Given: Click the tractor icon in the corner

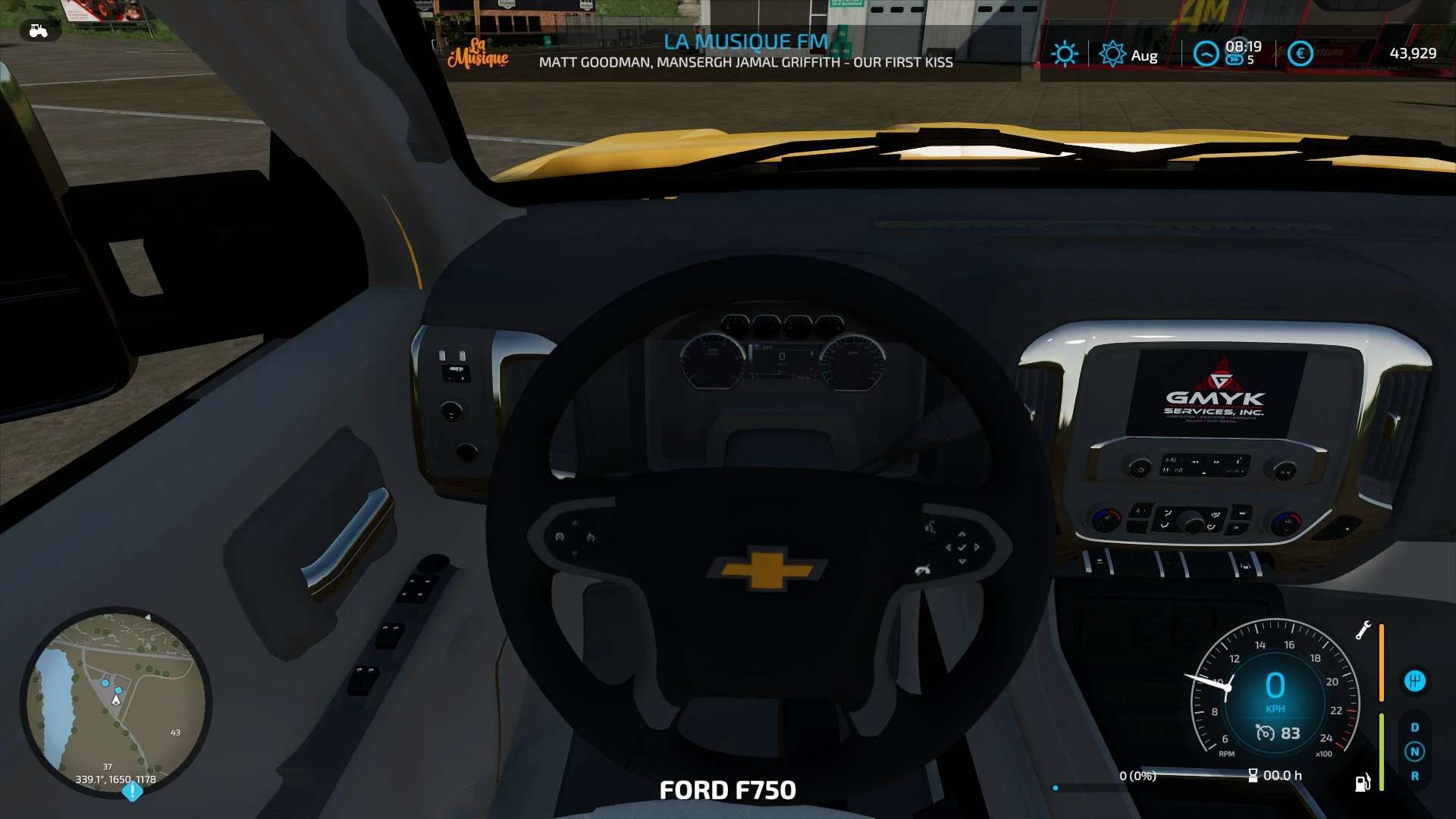Looking at the screenshot, I should coord(38,31).
